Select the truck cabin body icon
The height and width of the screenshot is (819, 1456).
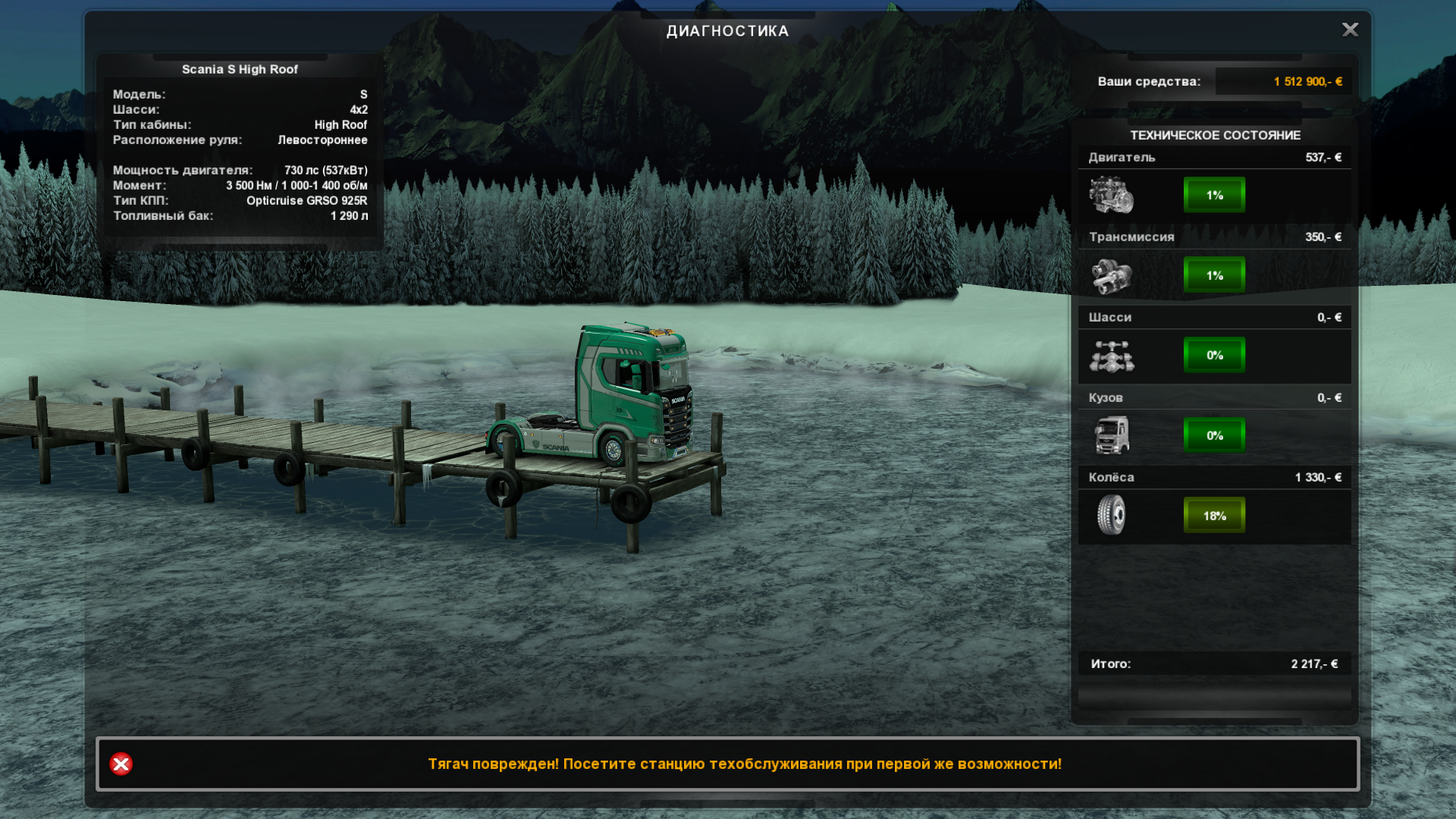coord(1111,435)
